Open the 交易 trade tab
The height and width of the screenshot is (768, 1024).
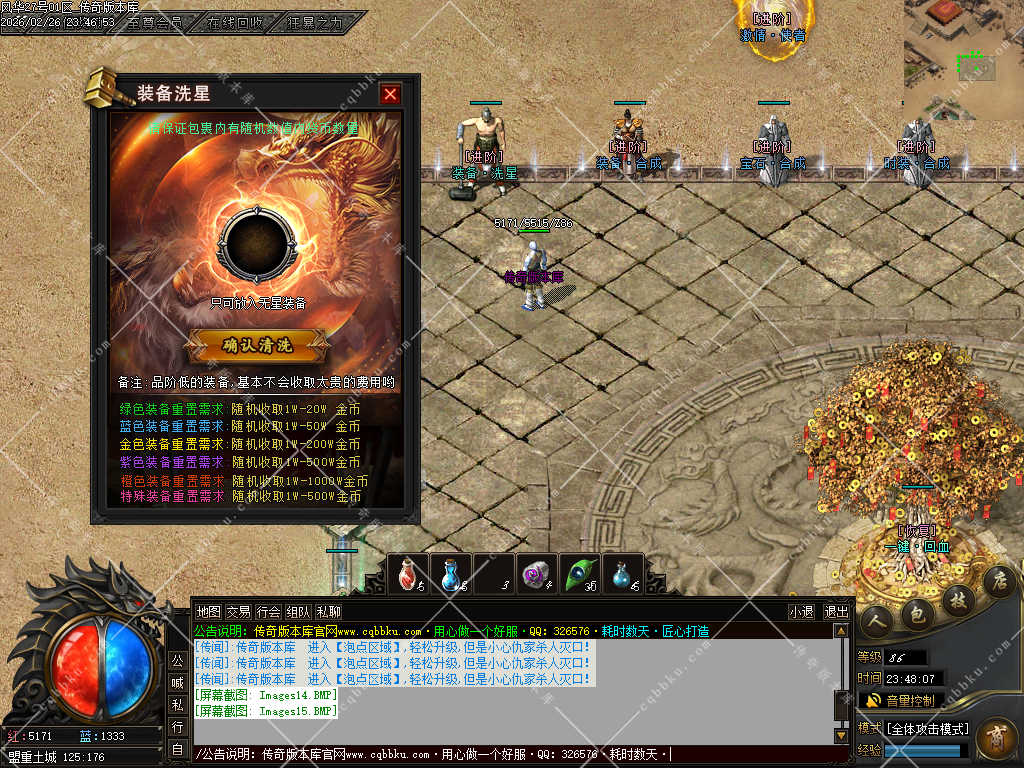tap(238, 611)
